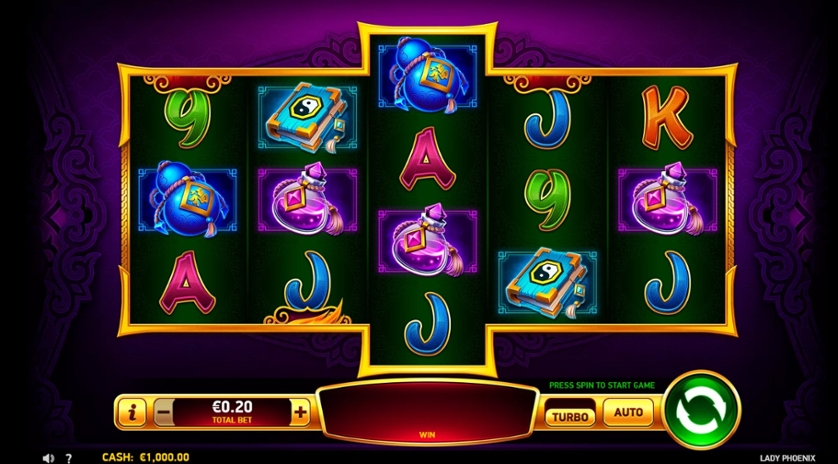The height and width of the screenshot is (464, 838).
Task: Spin the reels with the green button
Action: pos(701,410)
